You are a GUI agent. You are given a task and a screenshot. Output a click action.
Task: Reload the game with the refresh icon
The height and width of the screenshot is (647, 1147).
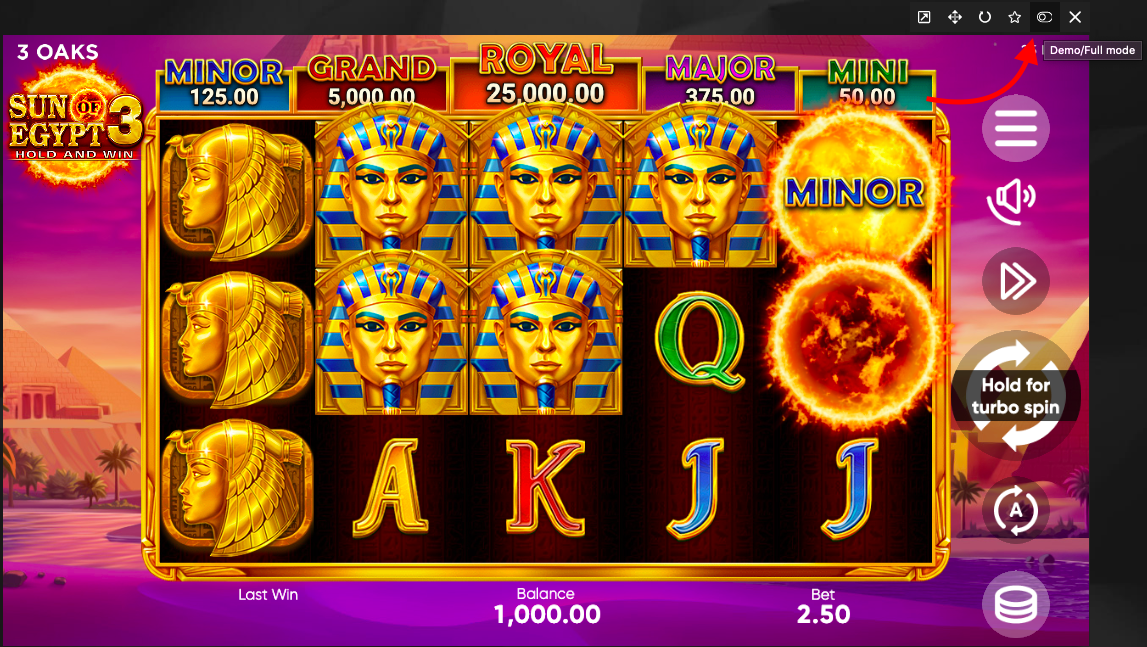coord(985,17)
